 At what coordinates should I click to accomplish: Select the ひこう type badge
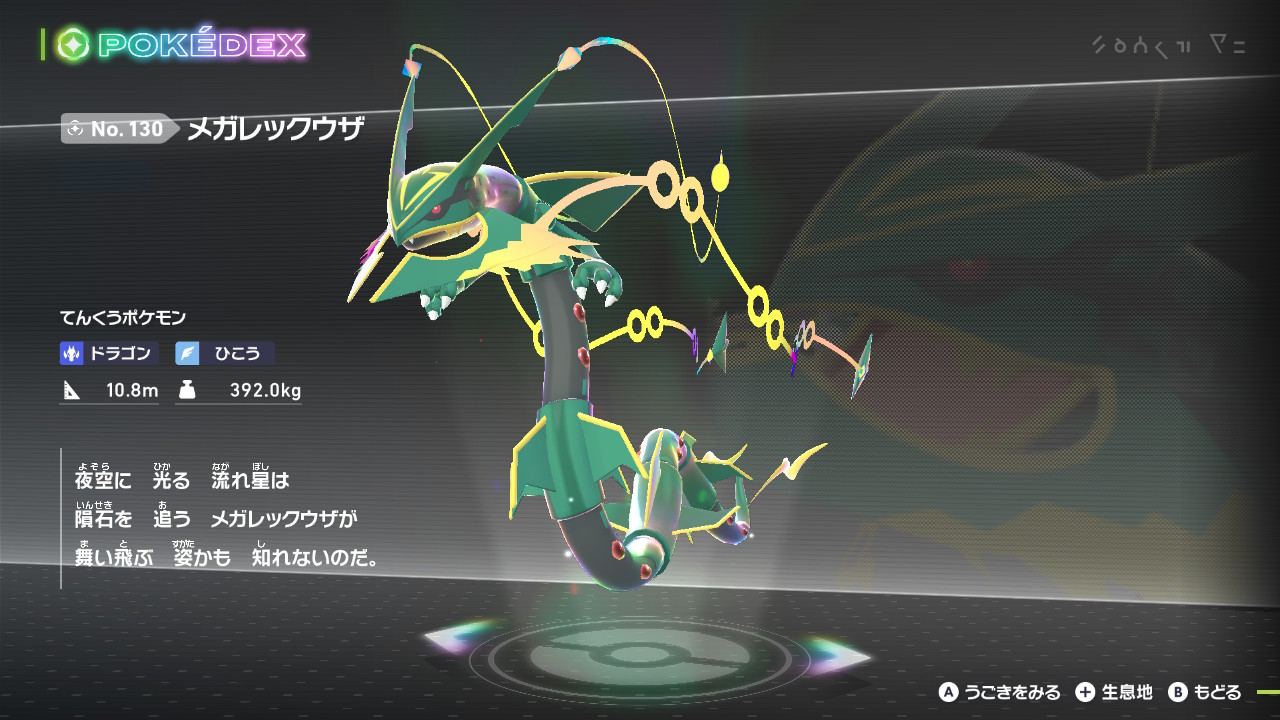pyautogui.click(x=224, y=353)
